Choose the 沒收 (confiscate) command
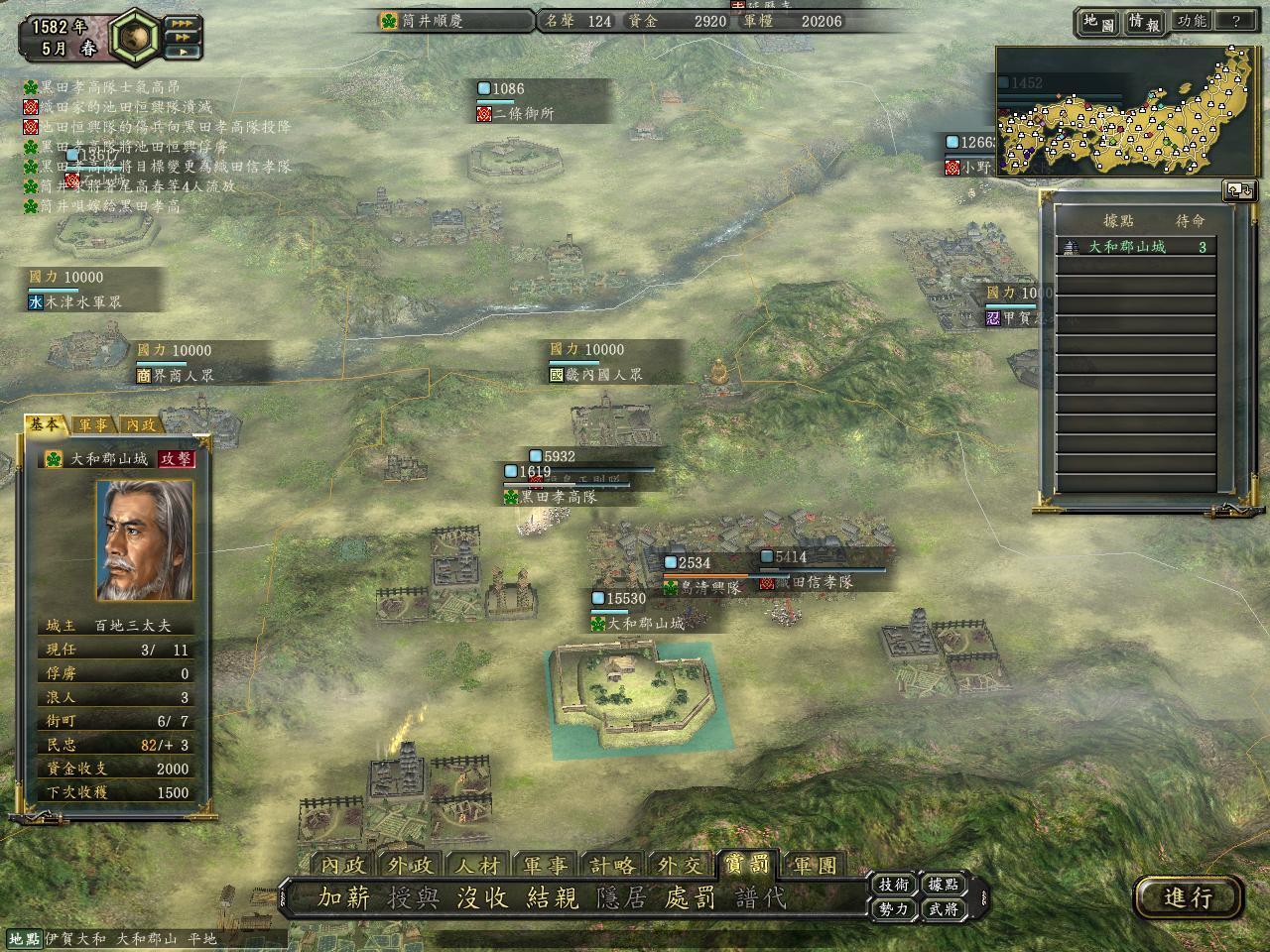This screenshot has width=1270, height=952. pyautogui.click(x=482, y=898)
